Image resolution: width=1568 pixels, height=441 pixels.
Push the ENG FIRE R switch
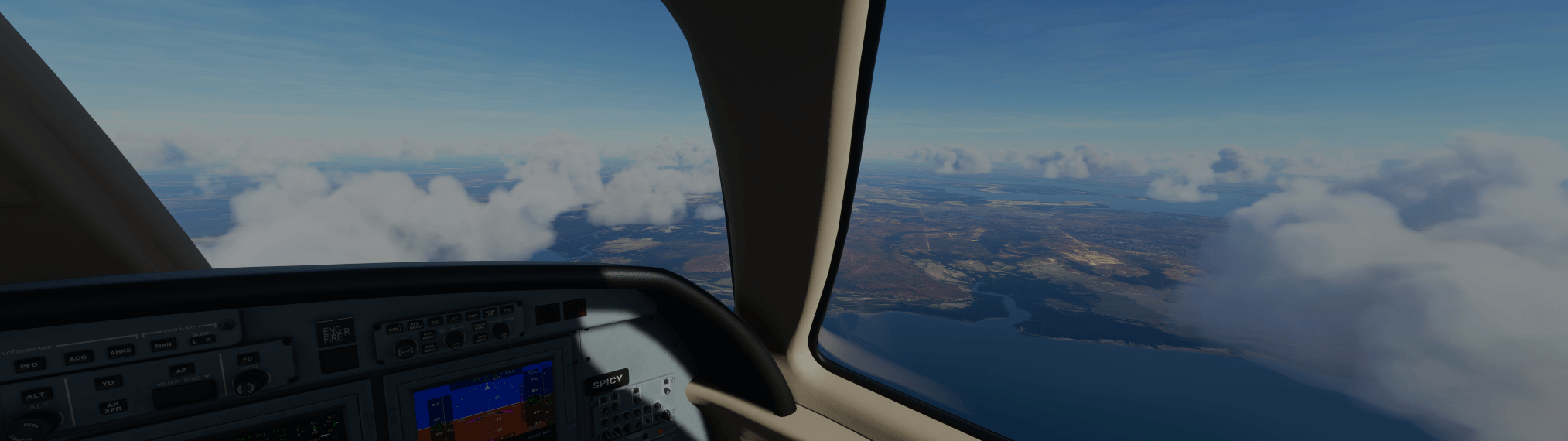point(336,333)
